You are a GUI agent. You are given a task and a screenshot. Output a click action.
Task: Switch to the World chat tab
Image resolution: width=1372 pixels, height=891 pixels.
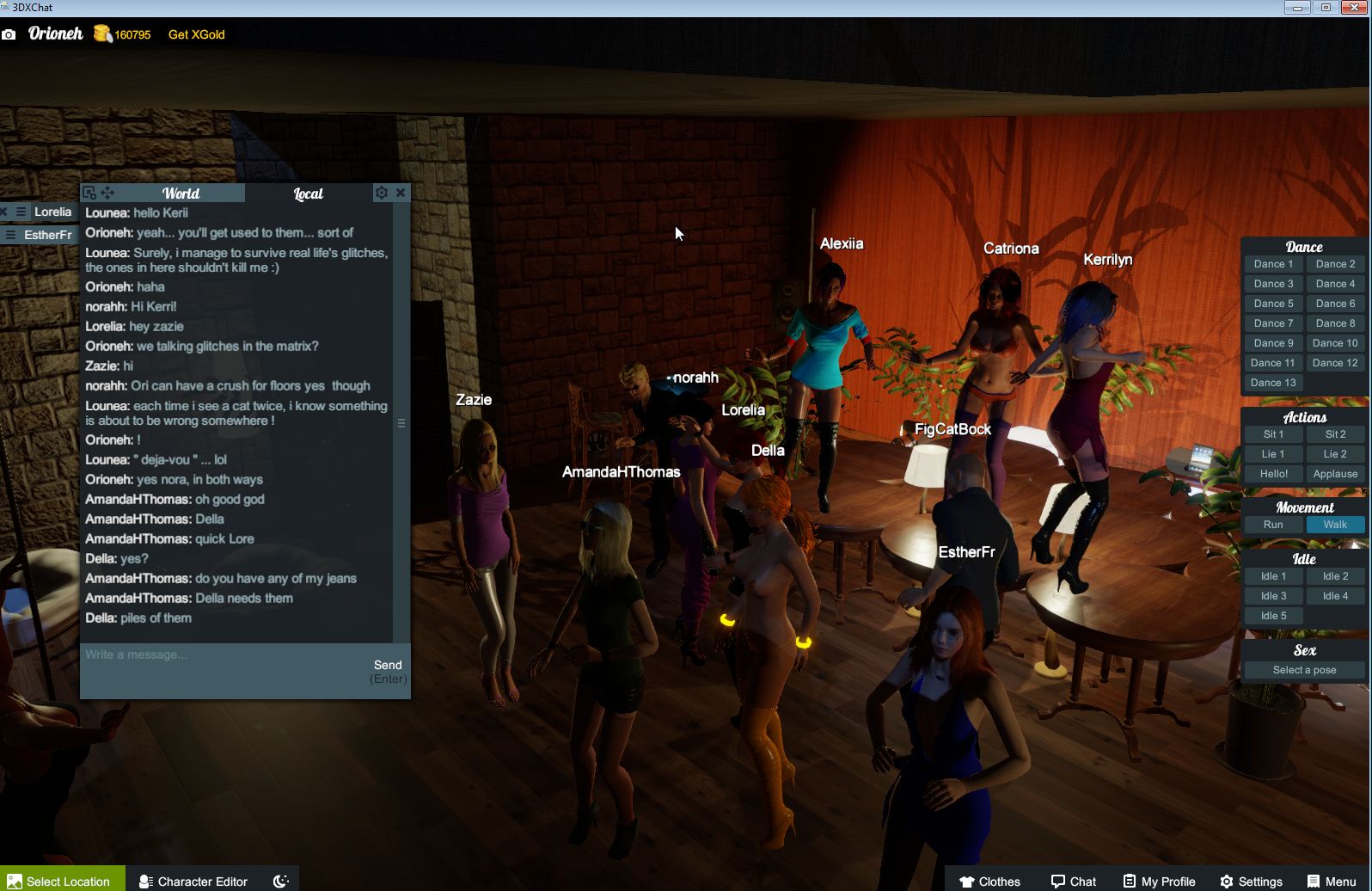click(x=181, y=194)
